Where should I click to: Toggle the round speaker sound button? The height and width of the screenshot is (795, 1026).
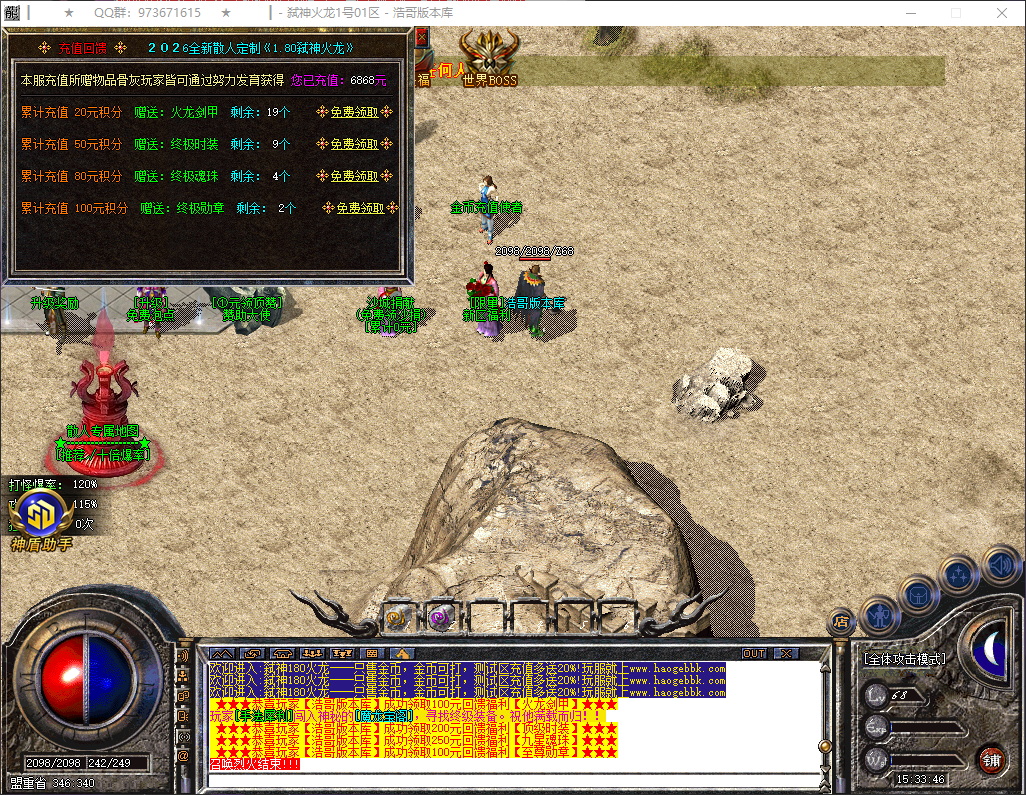point(1000,564)
